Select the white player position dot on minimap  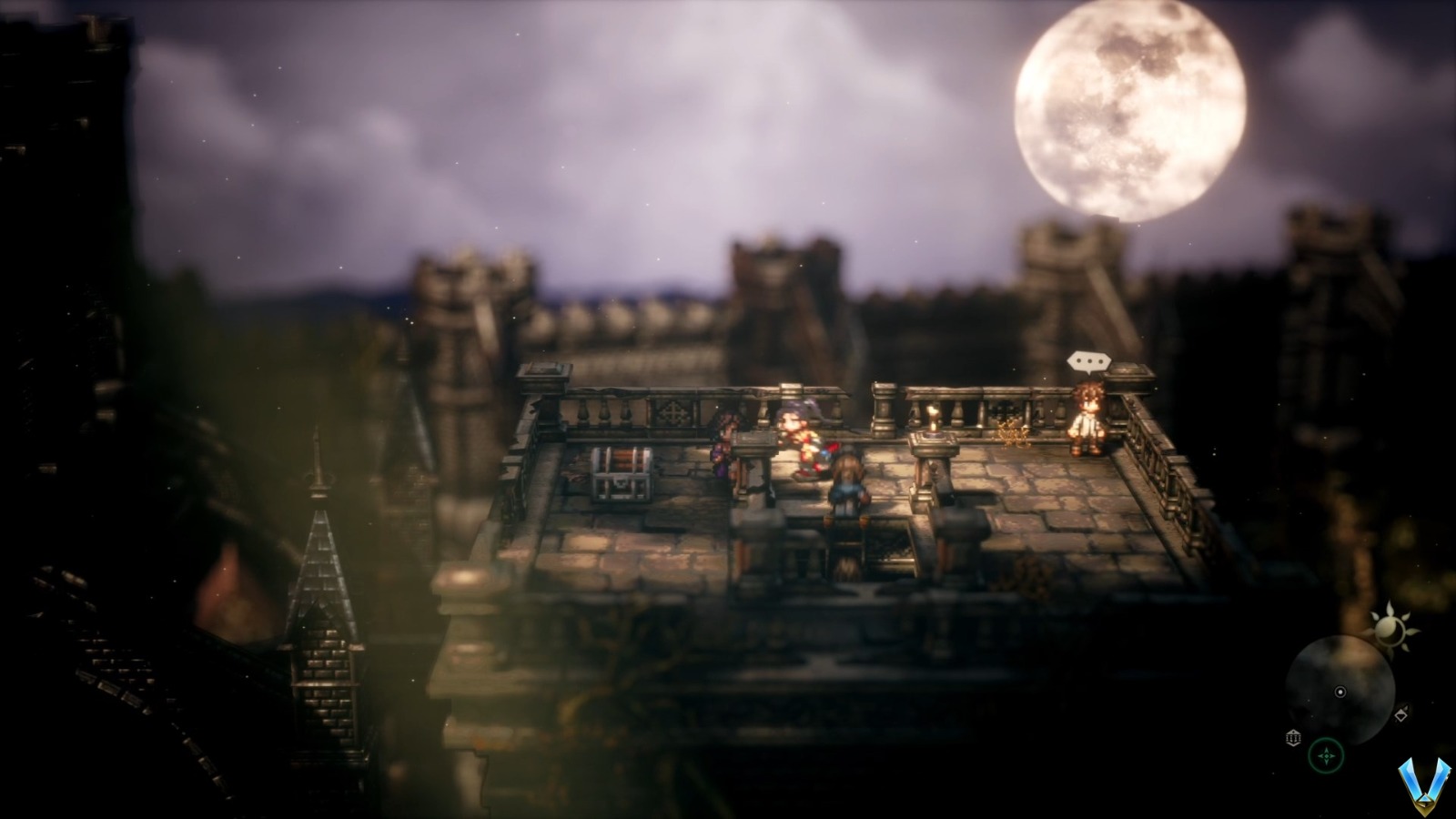pos(1340,692)
